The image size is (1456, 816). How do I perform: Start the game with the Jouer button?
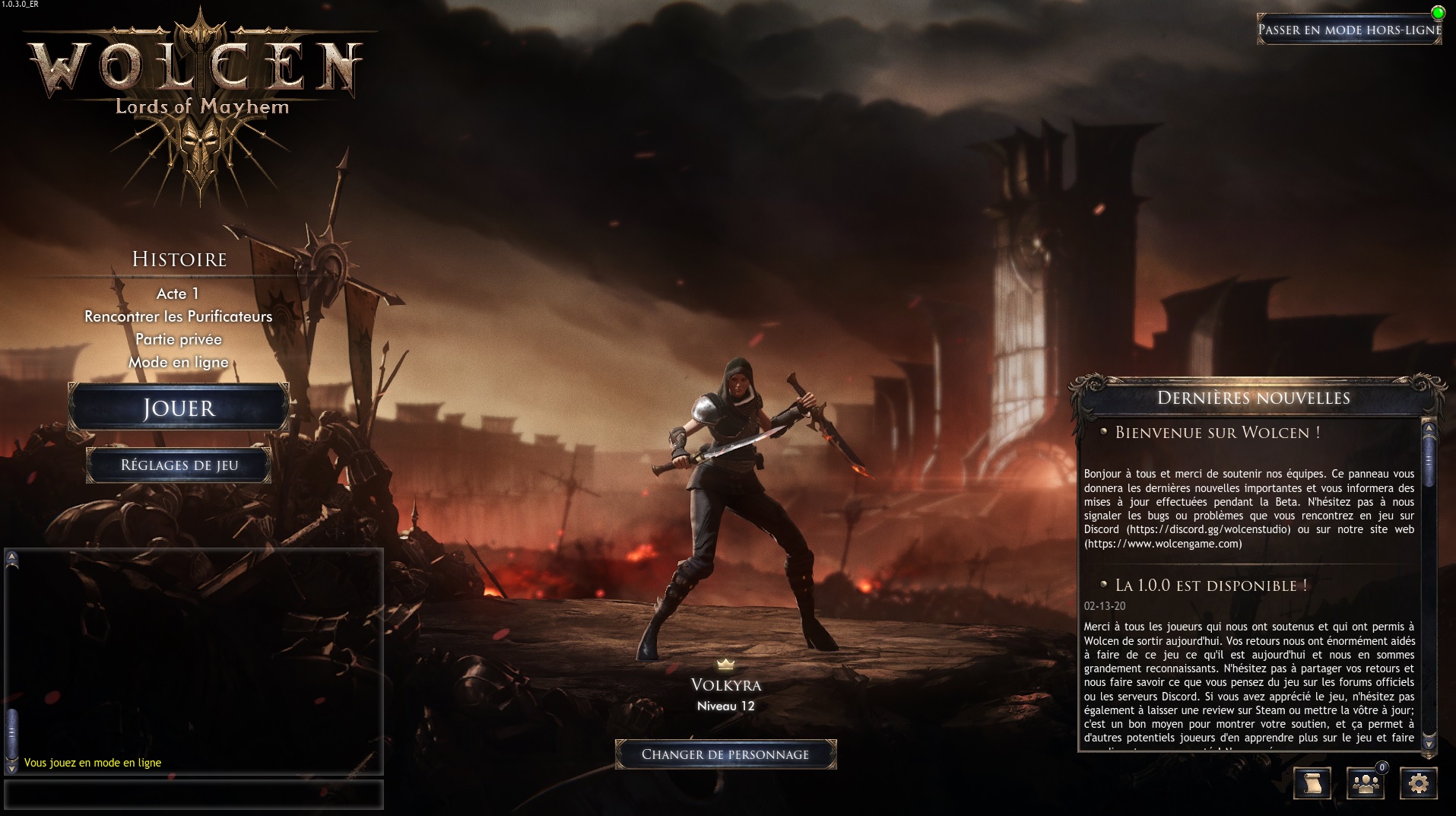point(179,408)
